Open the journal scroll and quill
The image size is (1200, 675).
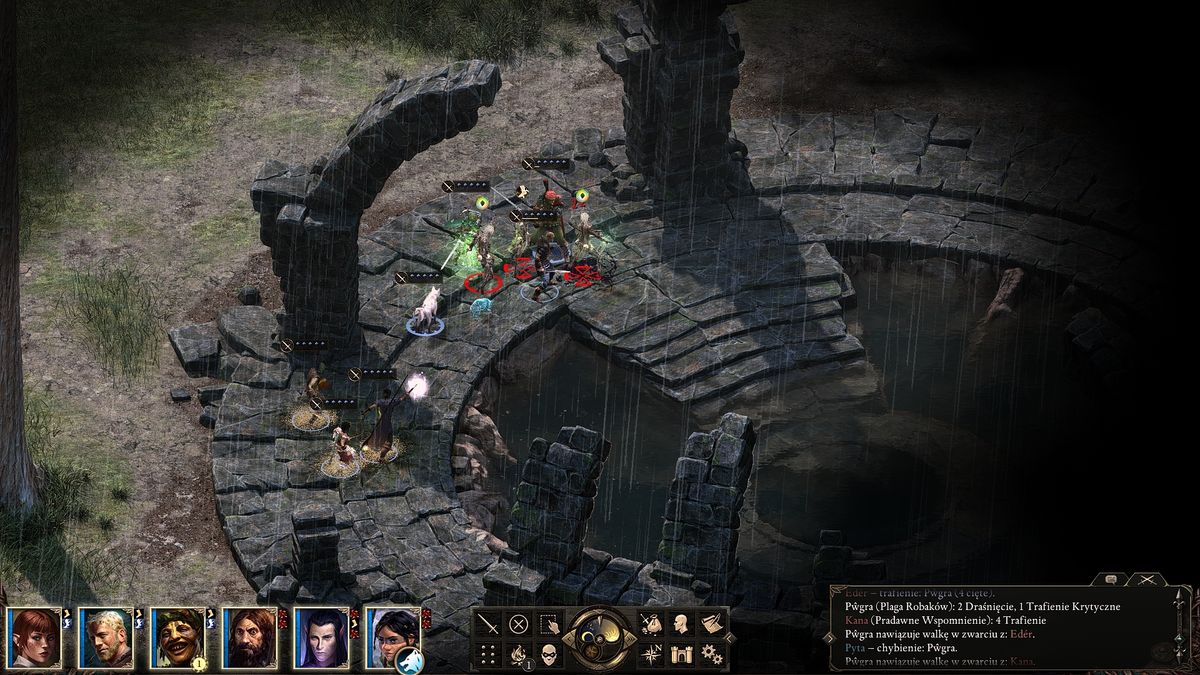(x=711, y=624)
